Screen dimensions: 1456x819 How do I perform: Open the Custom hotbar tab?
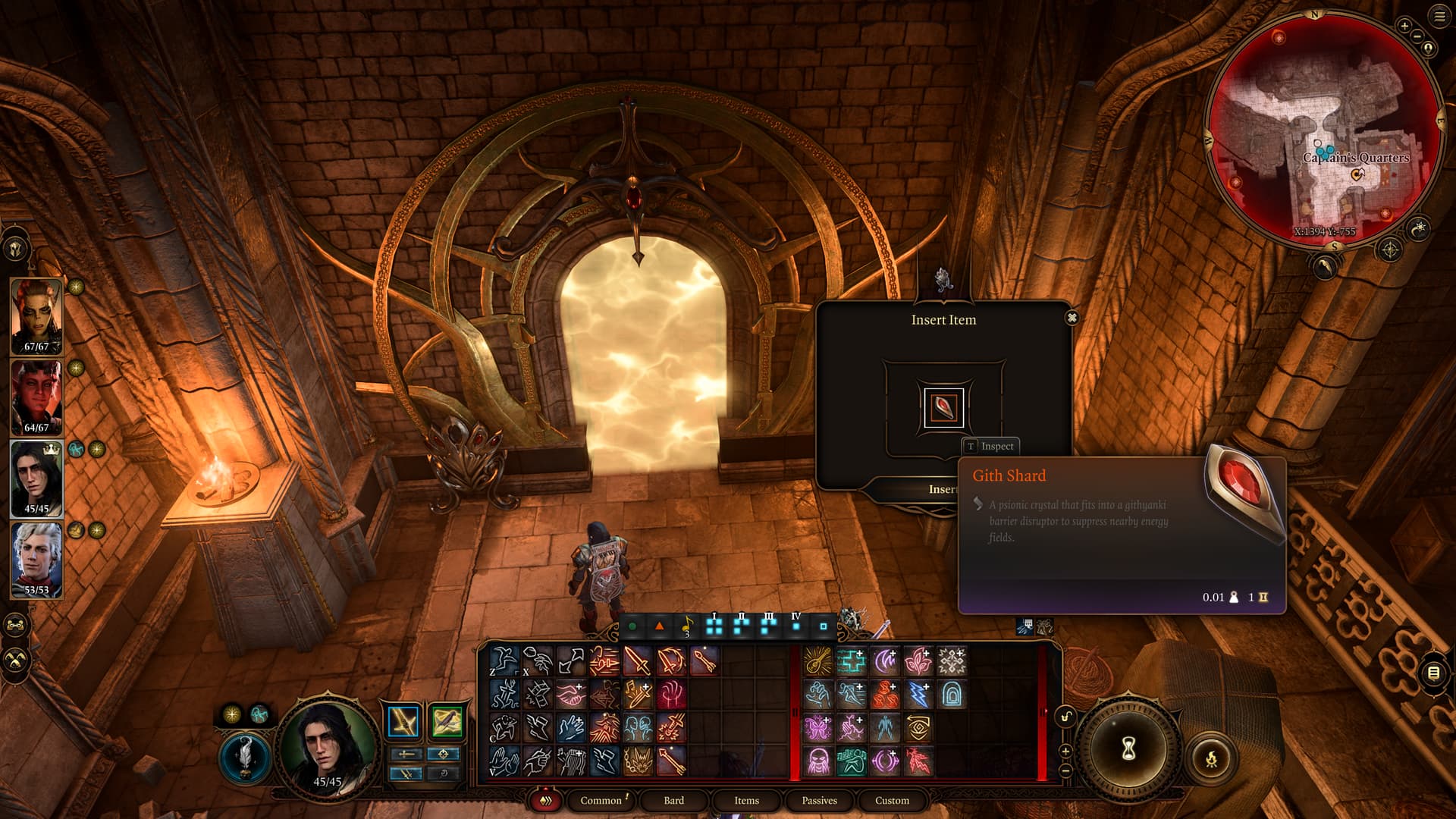pyautogui.click(x=892, y=801)
